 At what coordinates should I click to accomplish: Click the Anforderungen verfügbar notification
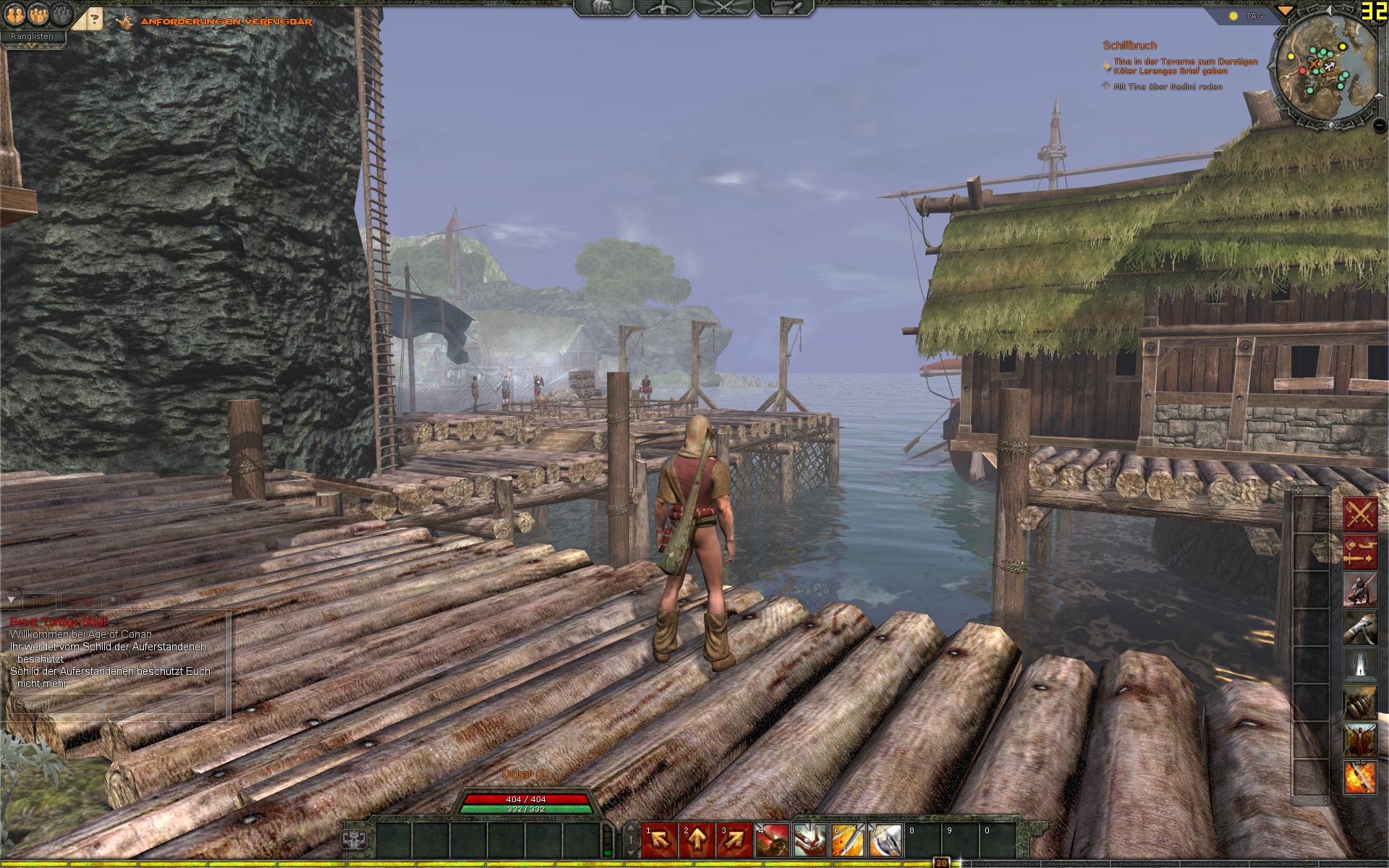point(226,22)
